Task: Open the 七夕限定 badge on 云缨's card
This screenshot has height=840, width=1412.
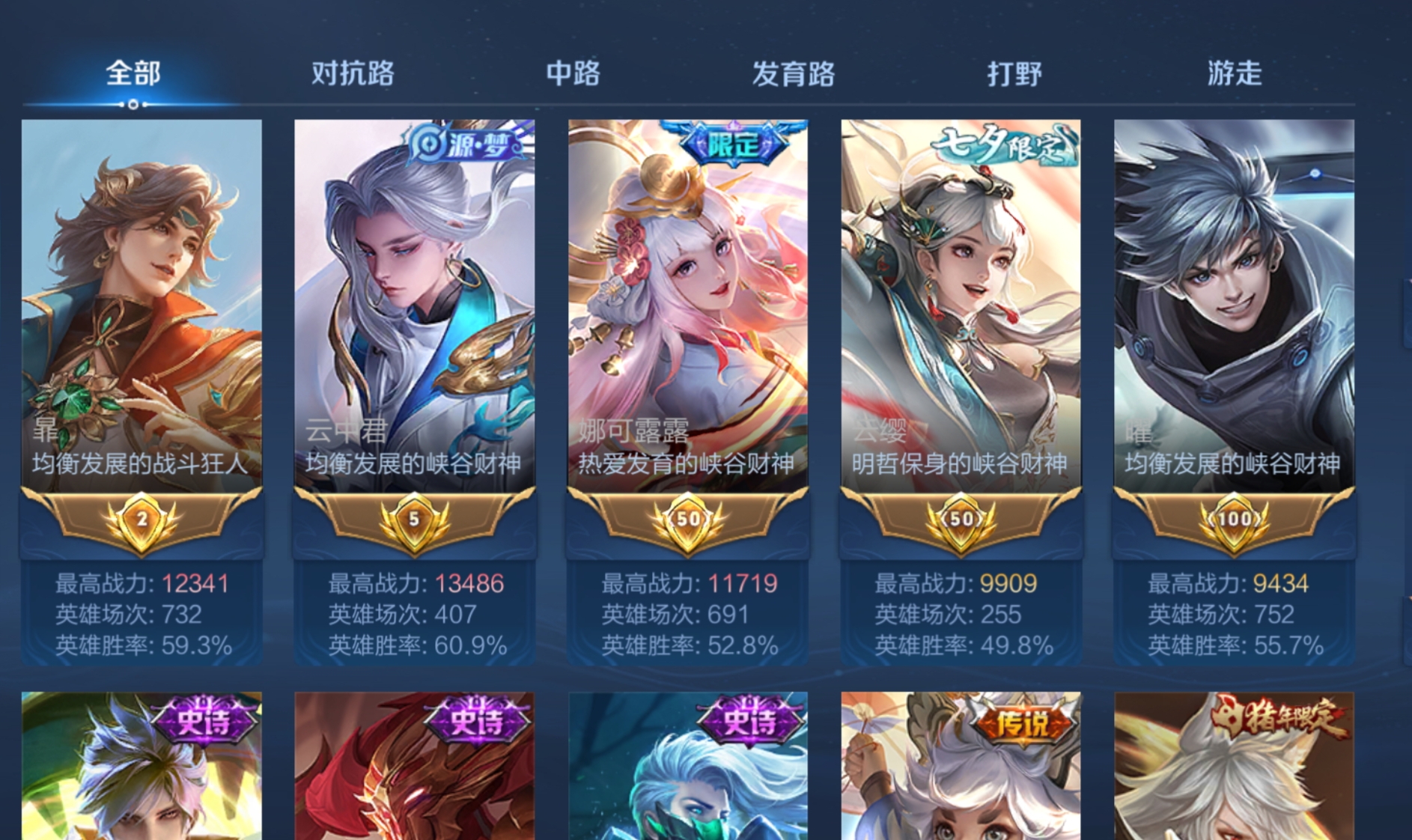Action: coord(1003,147)
